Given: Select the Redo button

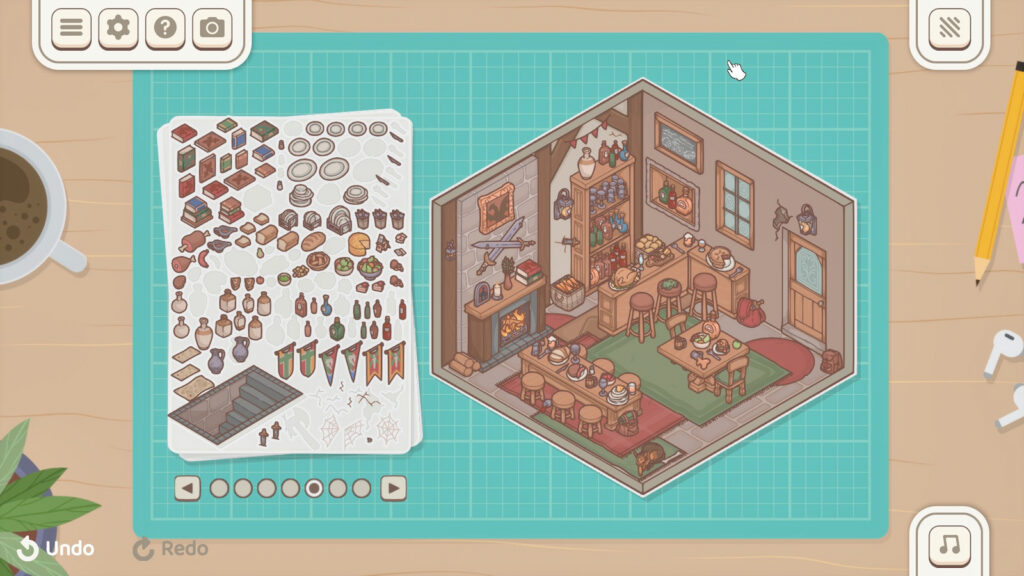Looking at the screenshot, I should click(171, 548).
